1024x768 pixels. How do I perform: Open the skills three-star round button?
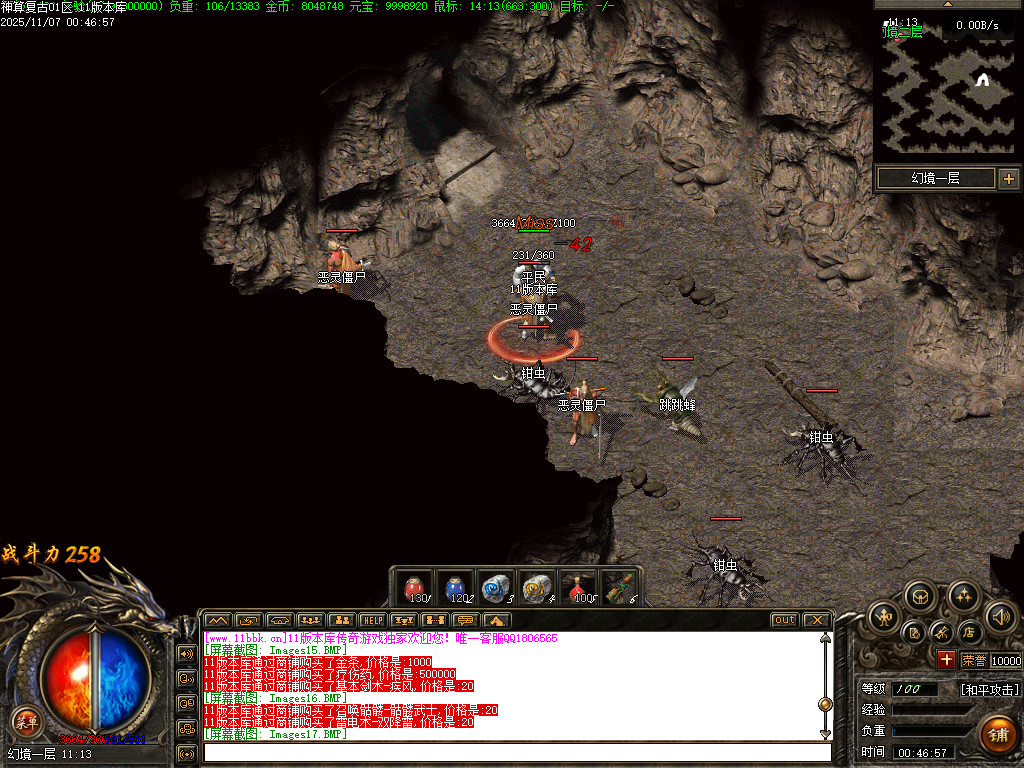(963, 596)
